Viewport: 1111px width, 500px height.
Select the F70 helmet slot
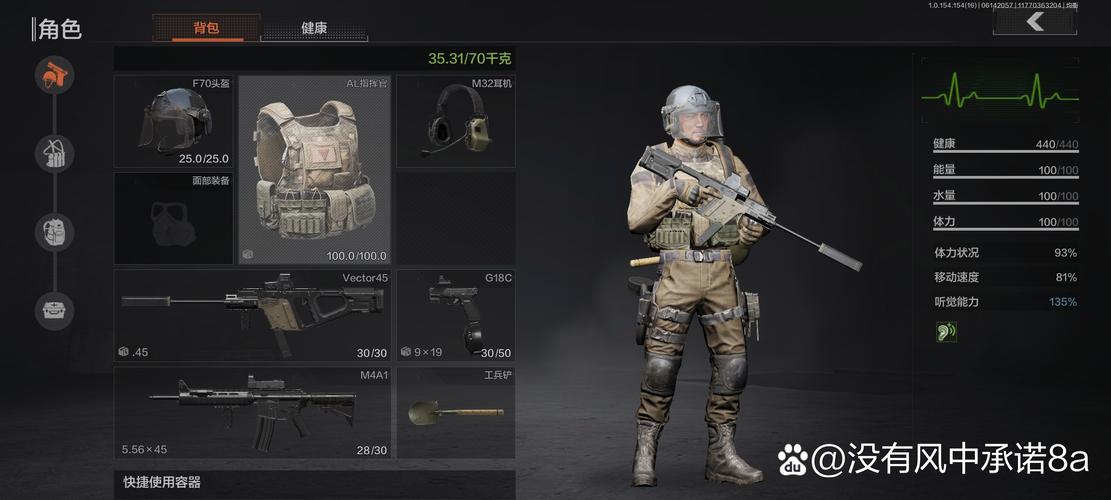174,120
